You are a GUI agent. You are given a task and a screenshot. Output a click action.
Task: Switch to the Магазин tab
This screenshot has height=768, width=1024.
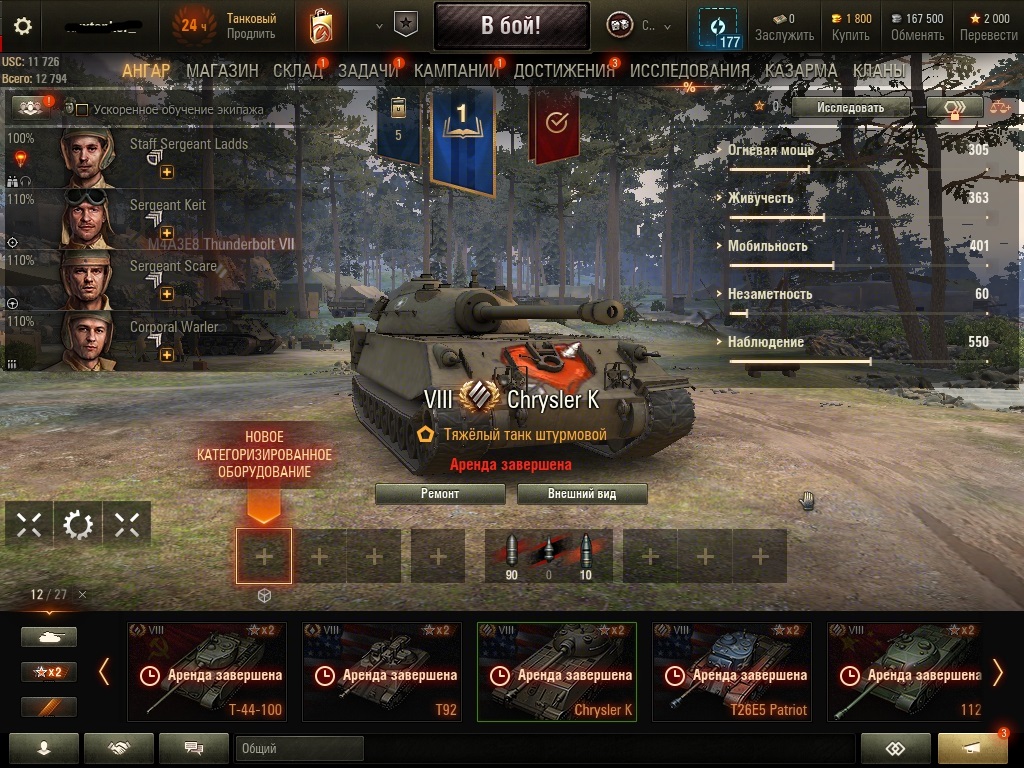coord(222,70)
